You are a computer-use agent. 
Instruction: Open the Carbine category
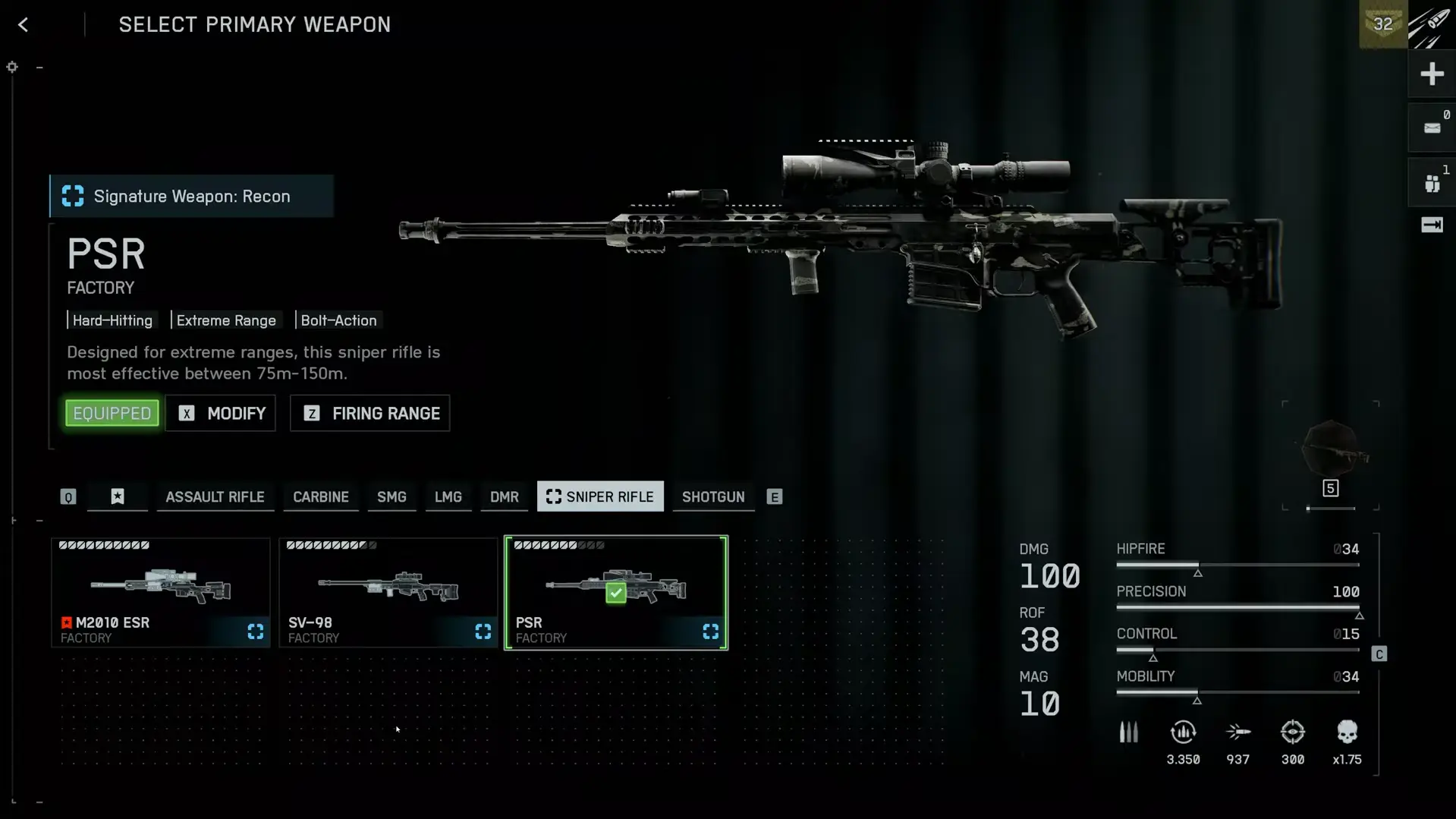coord(321,497)
